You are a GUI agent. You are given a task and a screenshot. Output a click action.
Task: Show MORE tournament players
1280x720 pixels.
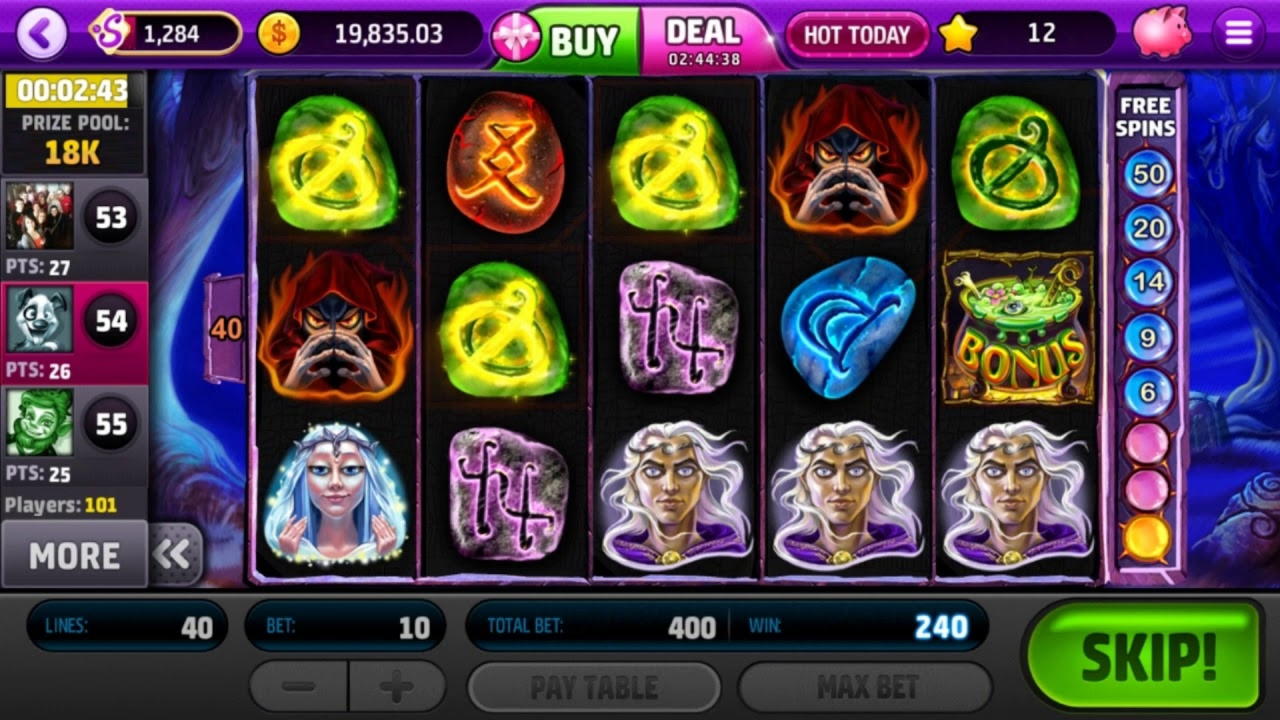[x=74, y=555]
